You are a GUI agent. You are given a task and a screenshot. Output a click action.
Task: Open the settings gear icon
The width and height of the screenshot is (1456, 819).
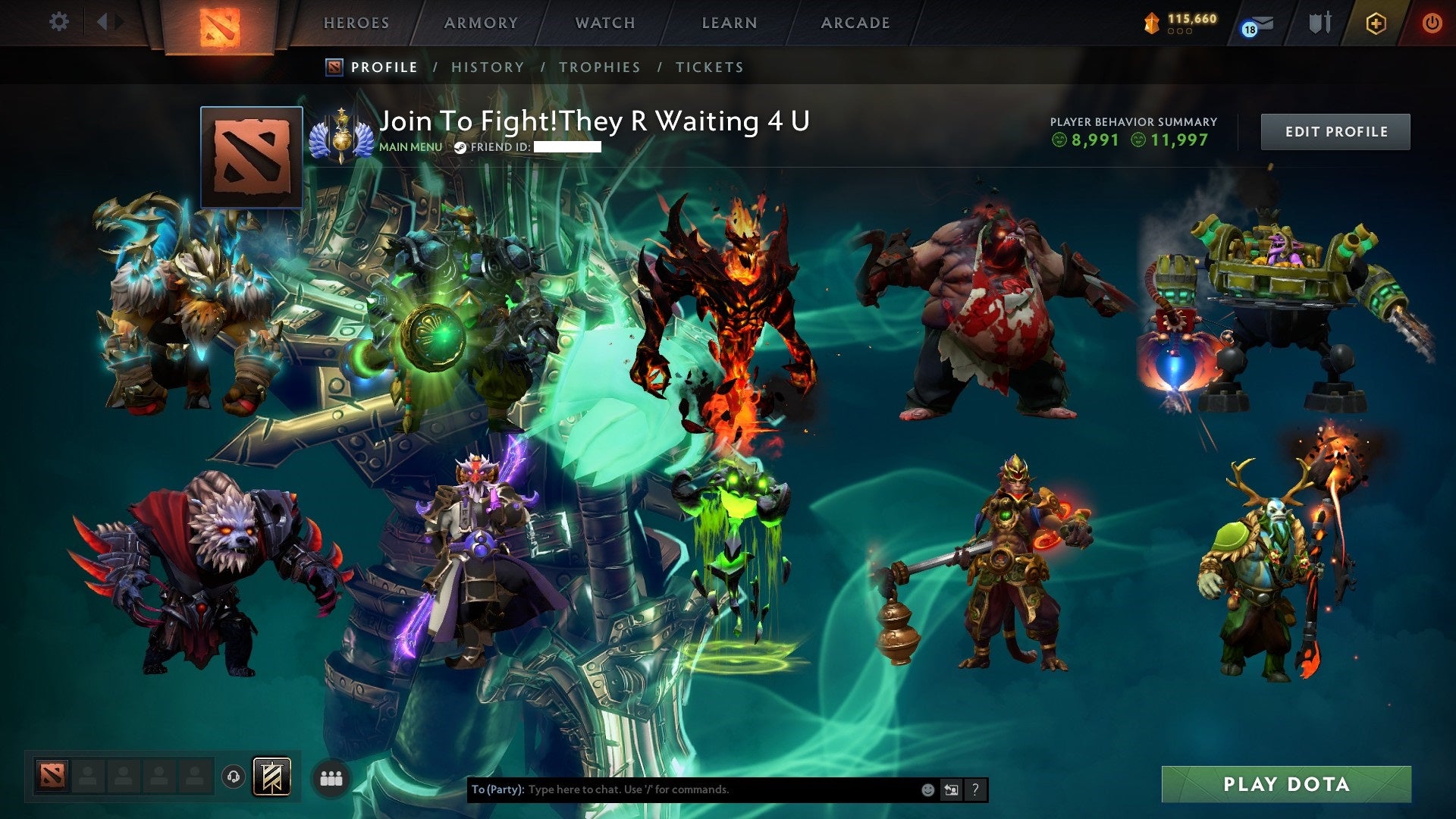point(58,22)
